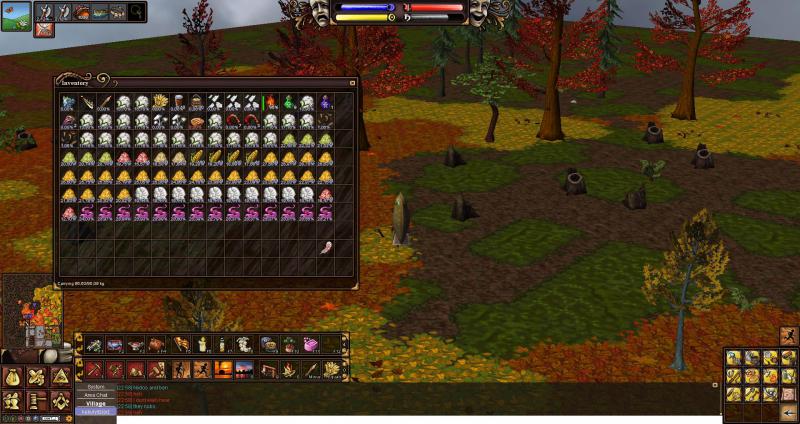
Task: Select the green potion flask in inventory
Action: point(290,101)
